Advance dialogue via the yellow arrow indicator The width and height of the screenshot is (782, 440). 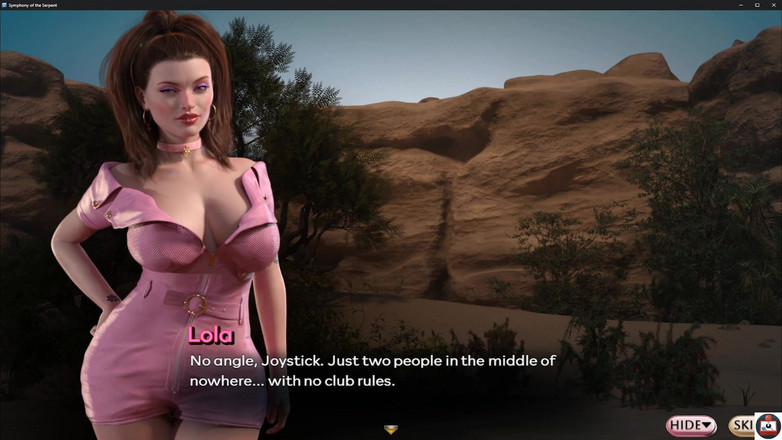click(391, 430)
